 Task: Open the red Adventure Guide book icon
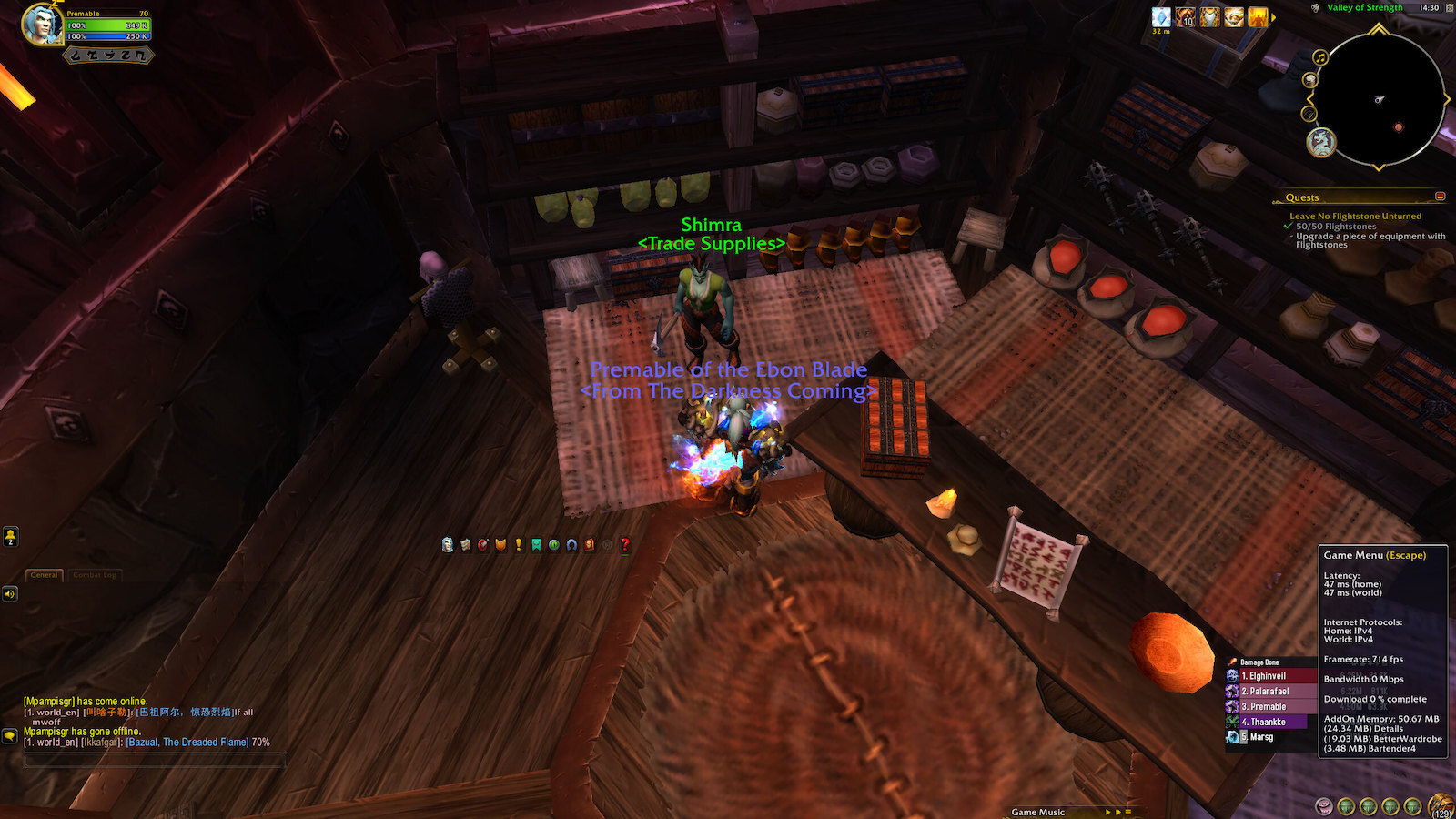click(590, 544)
